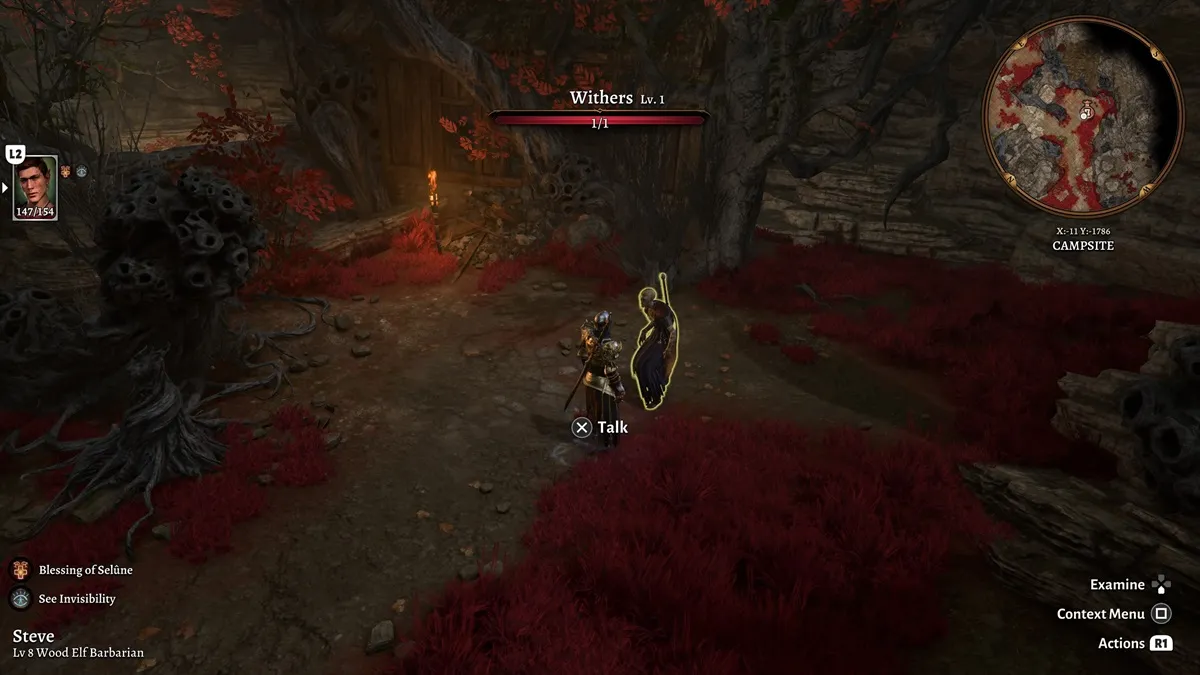Select Steve's character portrait
The width and height of the screenshot is (1200, 675).
[x=35, y=187]
